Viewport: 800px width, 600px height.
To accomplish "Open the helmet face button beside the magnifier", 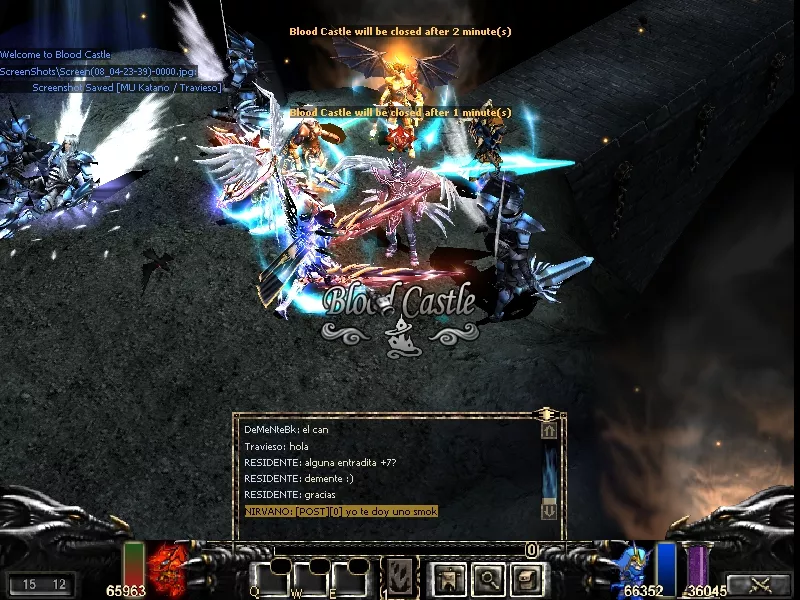I will pyautogui.click(x=527, y=578).
